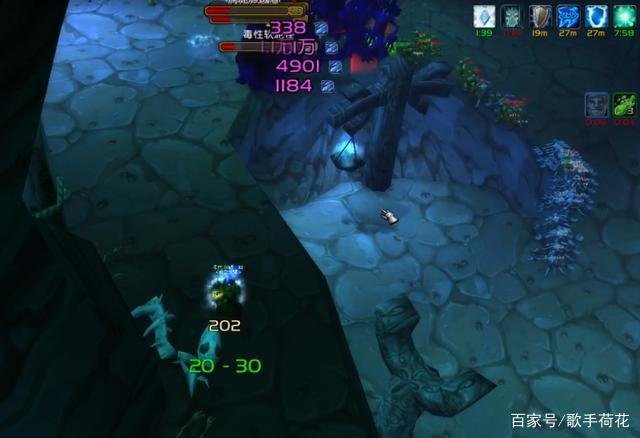This screenshot has width=640, height=438.
Task: Select the blue lightning swirl buff icon
Action: [568, 15]
